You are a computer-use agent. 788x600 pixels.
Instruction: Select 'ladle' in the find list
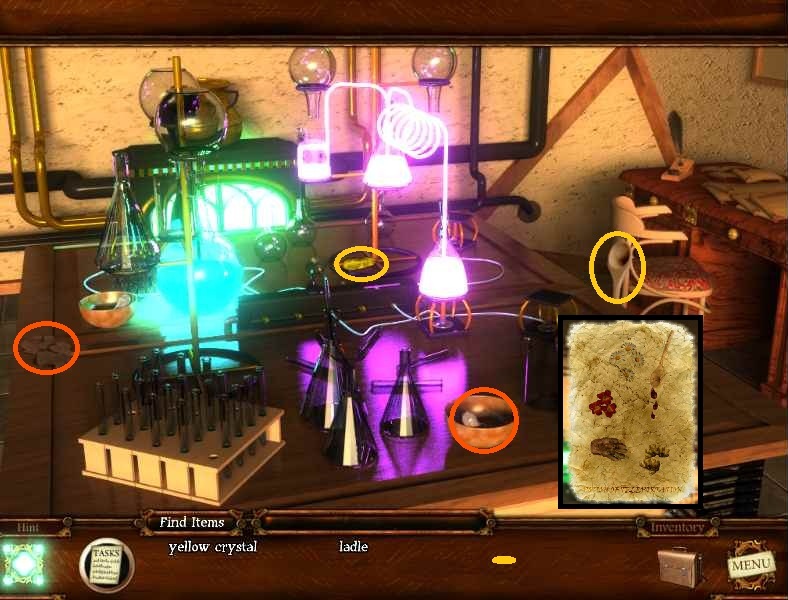point(353,547)
